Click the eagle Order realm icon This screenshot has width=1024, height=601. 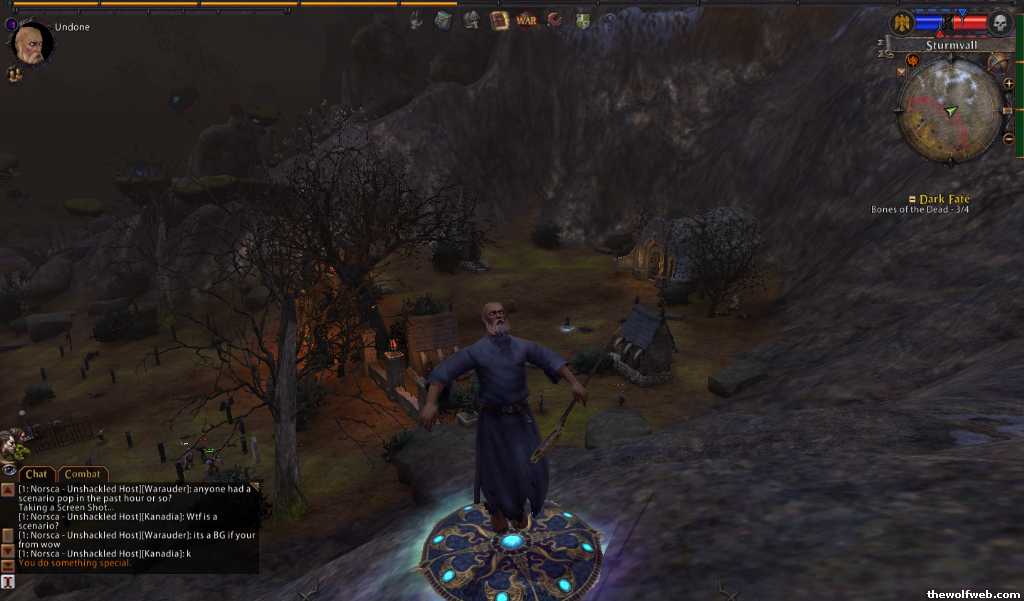901,22
